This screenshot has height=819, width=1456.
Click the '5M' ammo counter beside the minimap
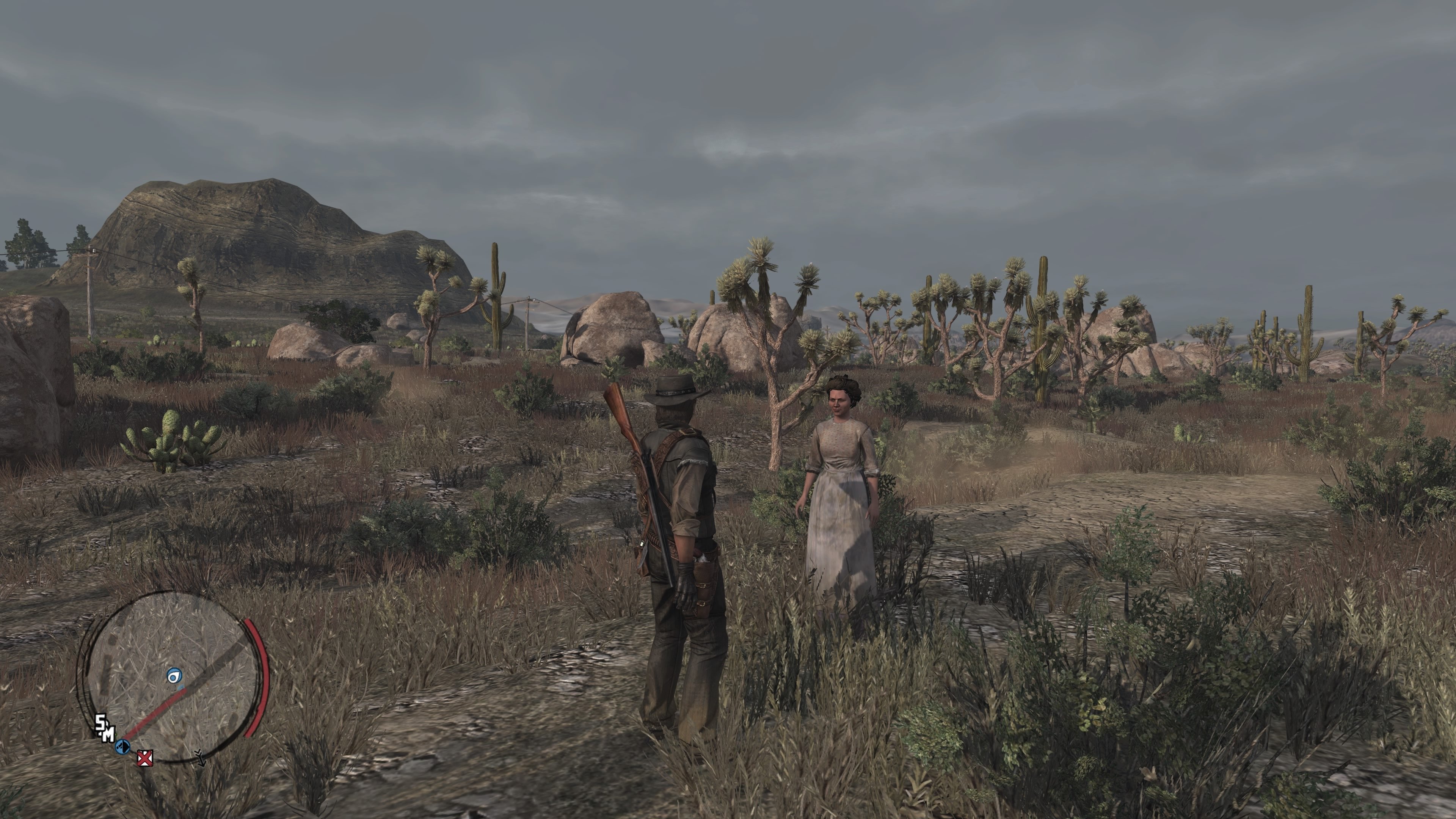(x=105, y=728)
